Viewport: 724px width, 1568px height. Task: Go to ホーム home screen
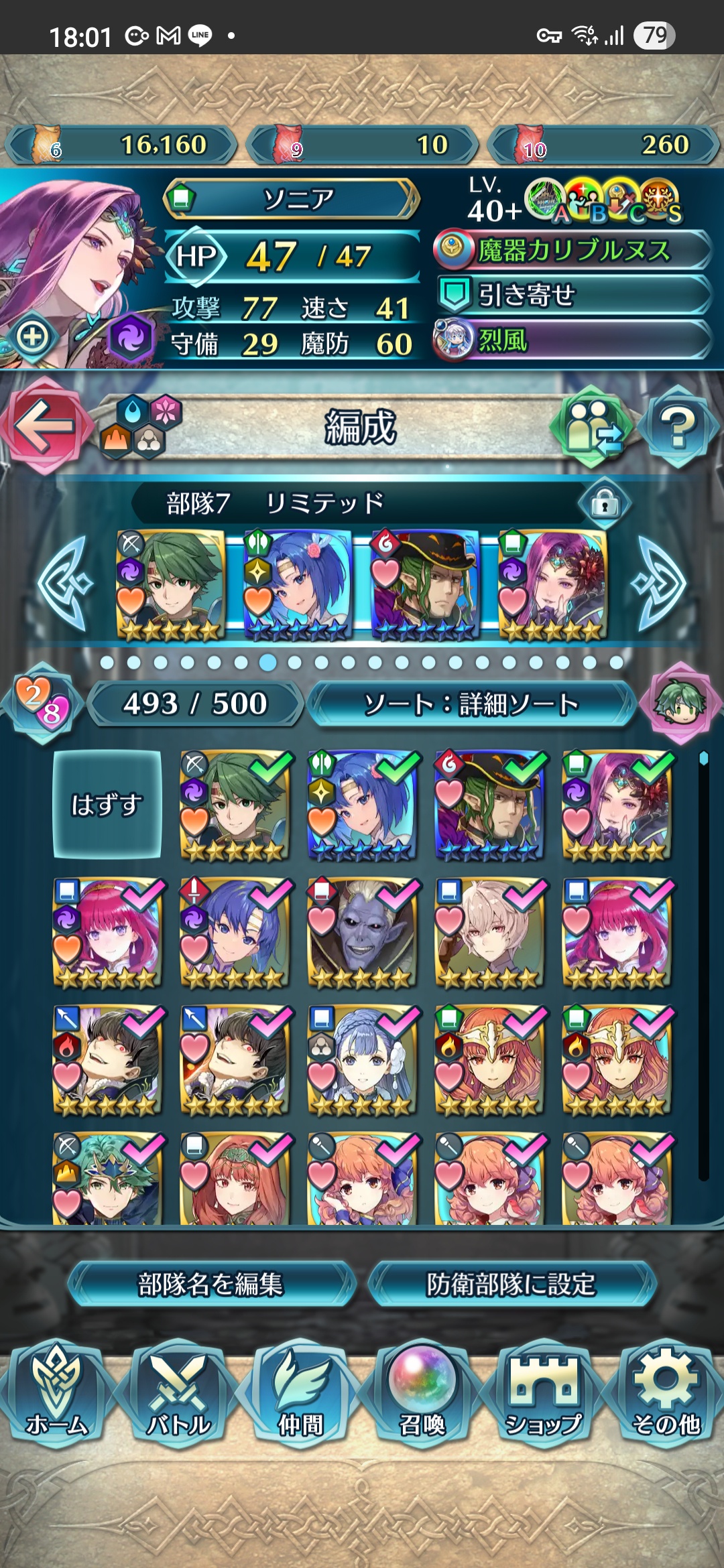57,1392
